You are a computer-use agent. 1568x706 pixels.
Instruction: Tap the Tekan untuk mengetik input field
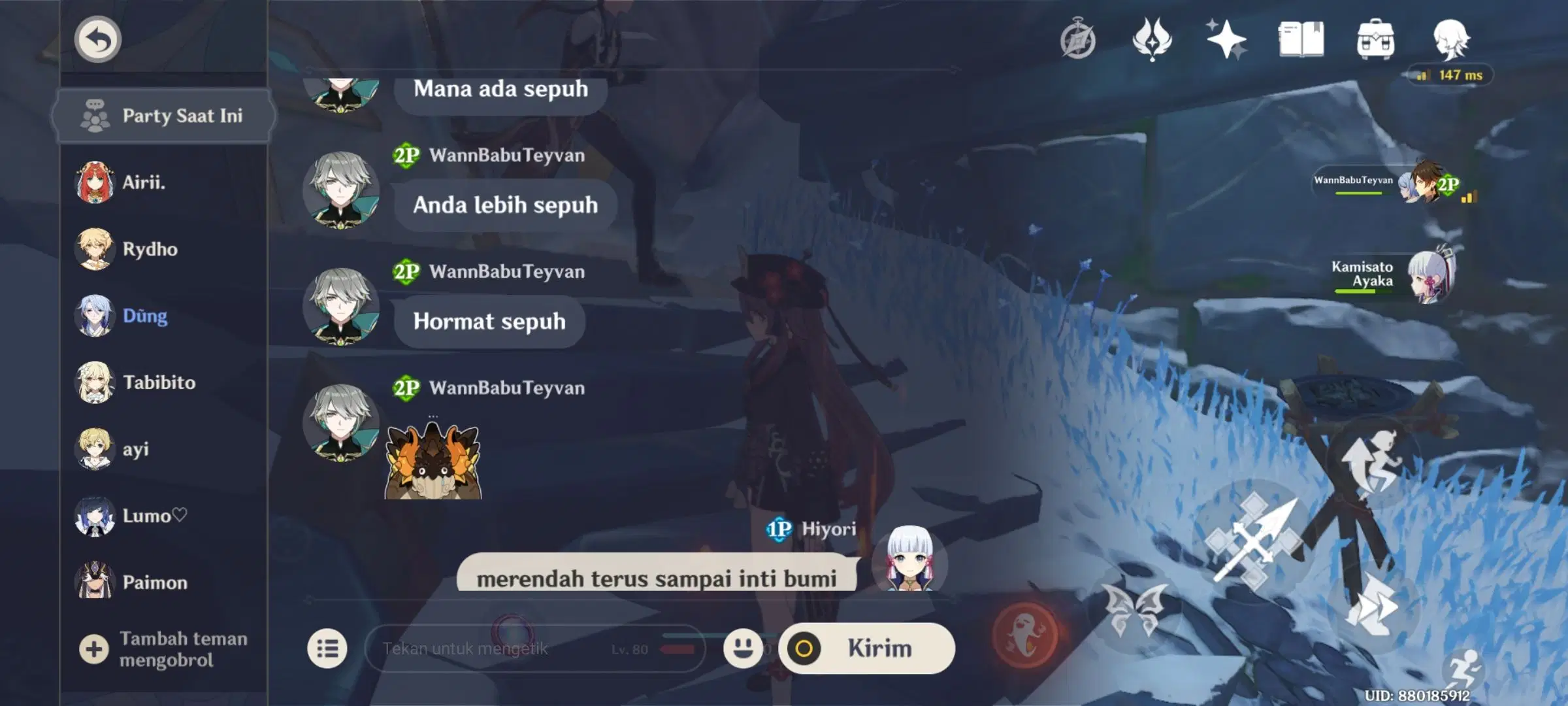click(497, 648)
